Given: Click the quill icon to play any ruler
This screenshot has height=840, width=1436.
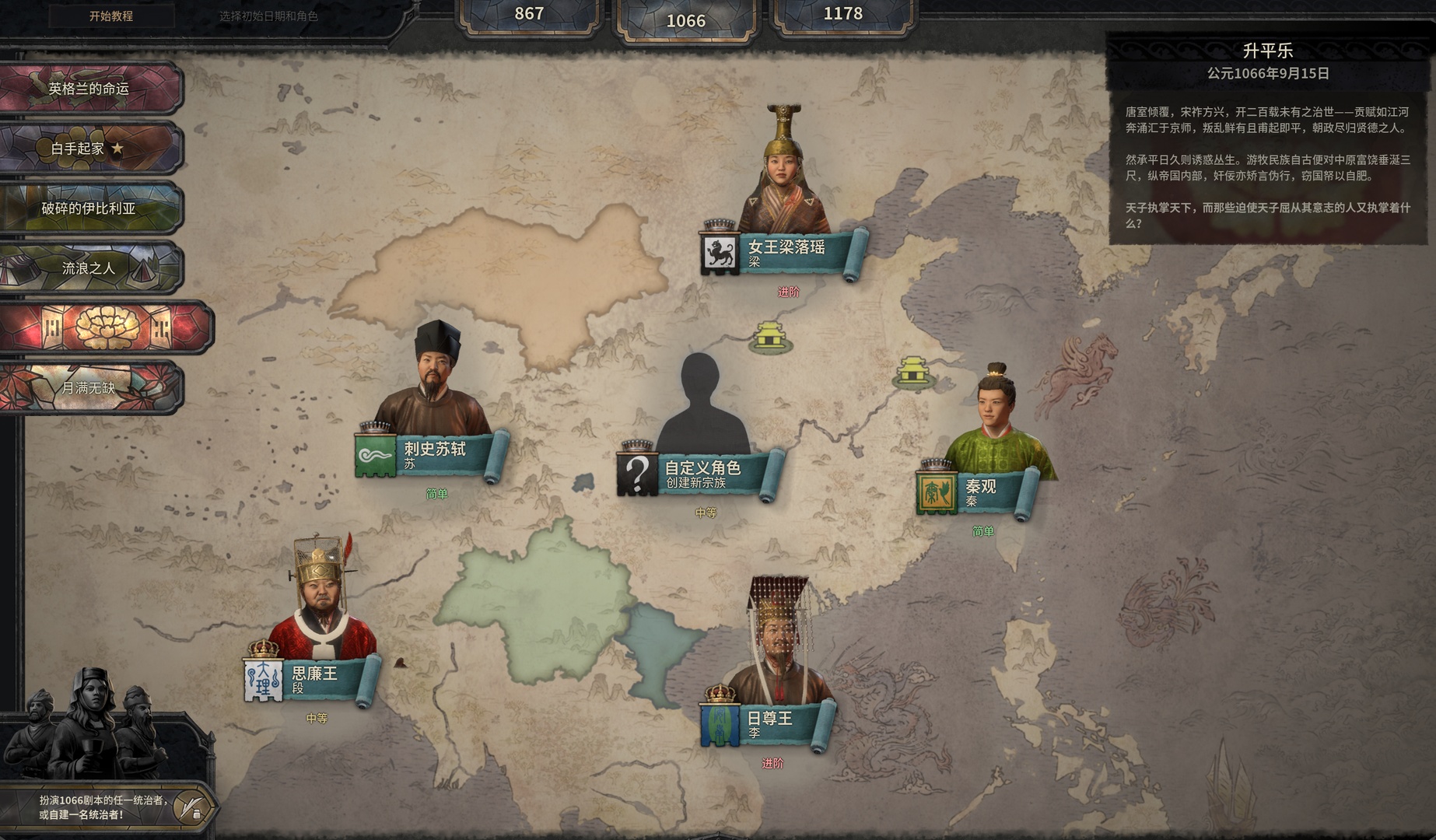Looking at the screenshot, I should [x=190, y=807].
